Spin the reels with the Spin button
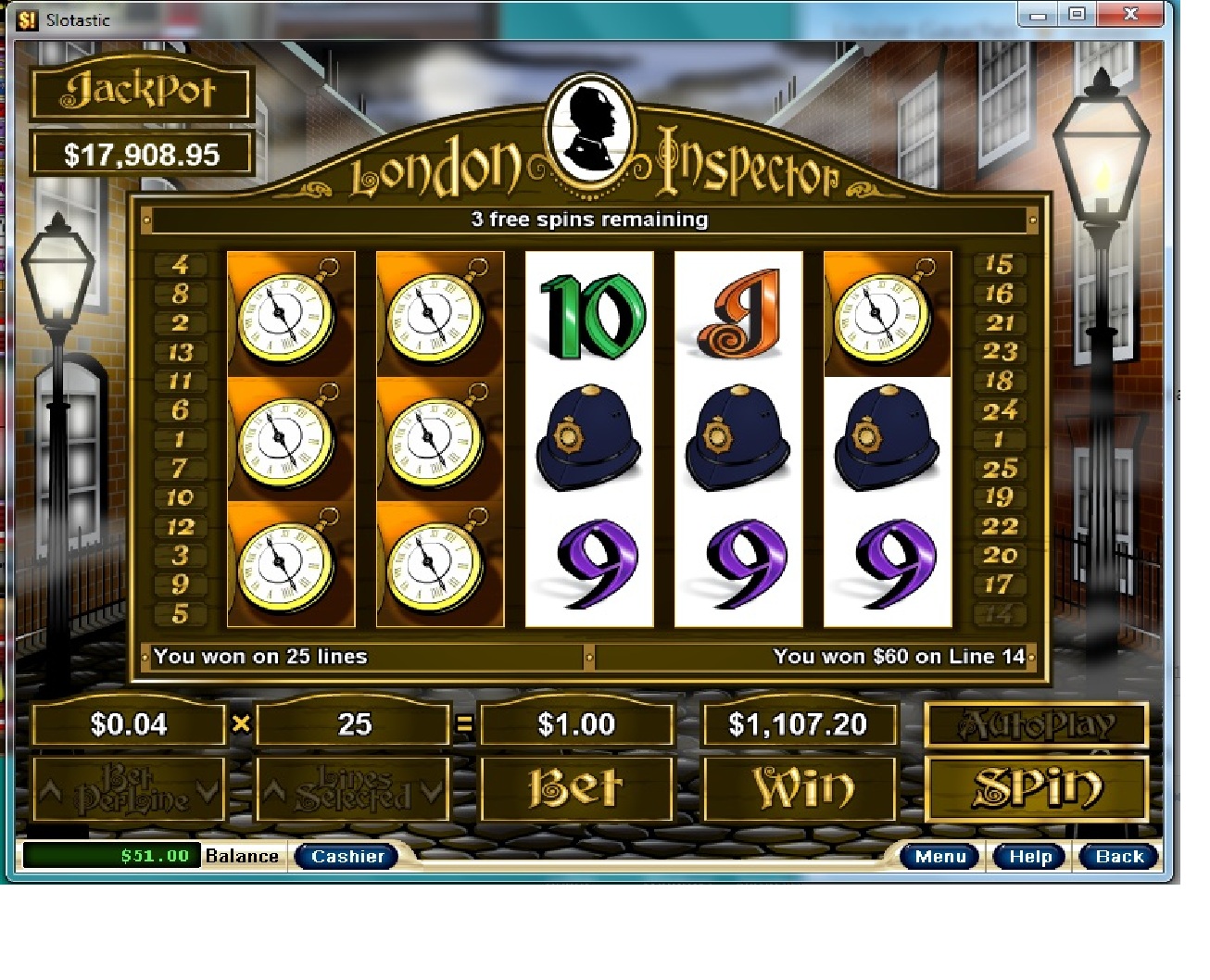This screenshot has width=1210, height=980. tap(1037, 788)
